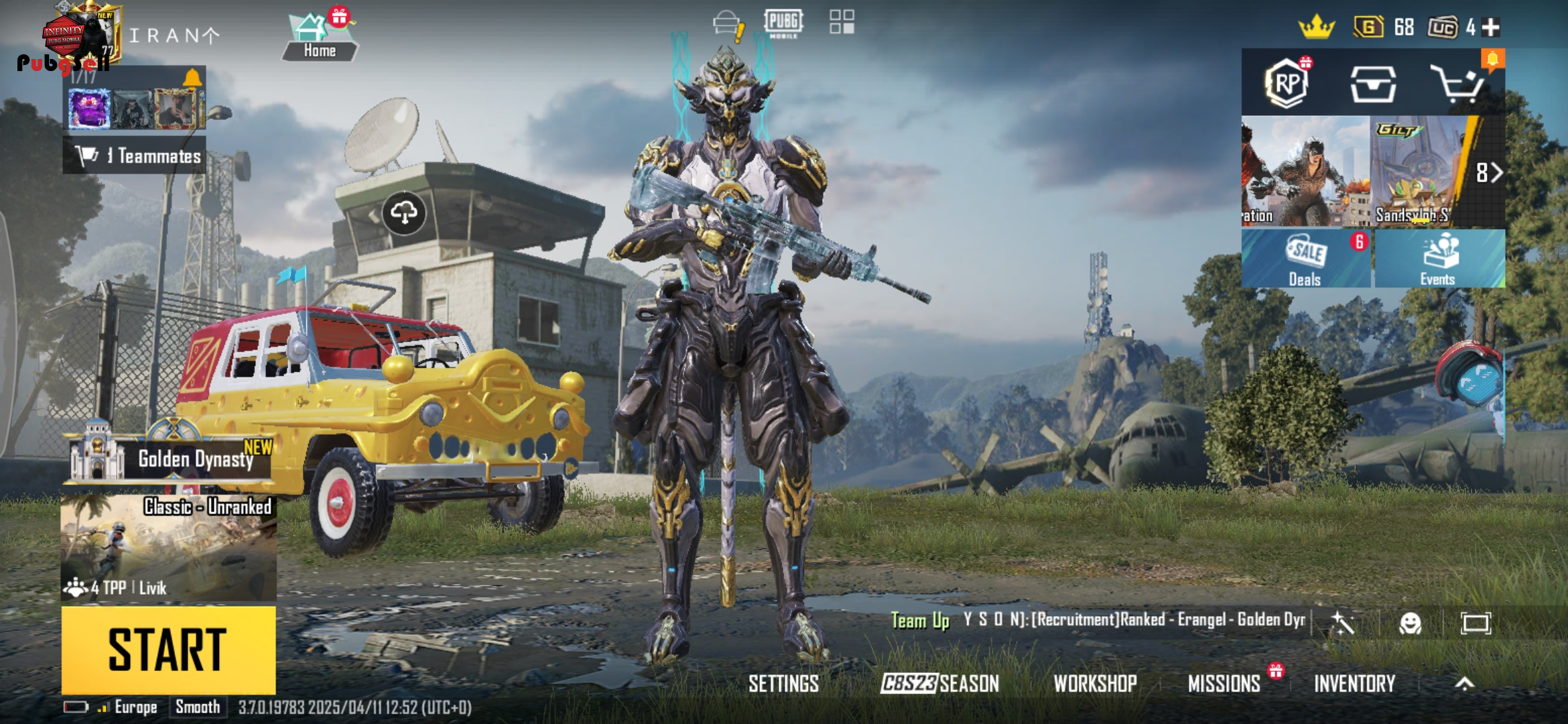Tap the yellow START button
The image size is (1568, 724).
(168, 650)
